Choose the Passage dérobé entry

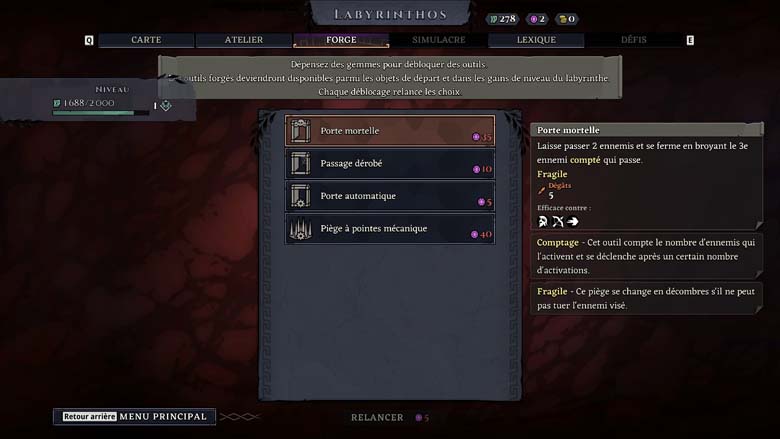pyautogui.click(x=390, y=164)
